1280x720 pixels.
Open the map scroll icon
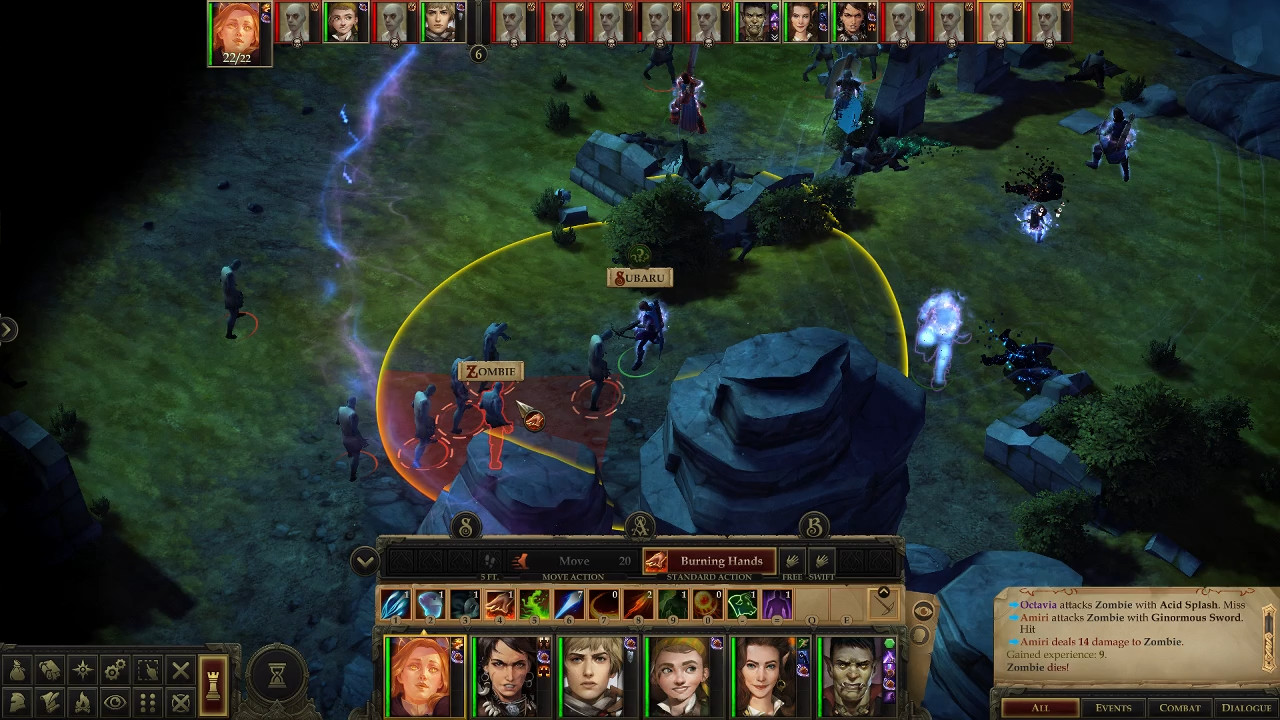50,670
